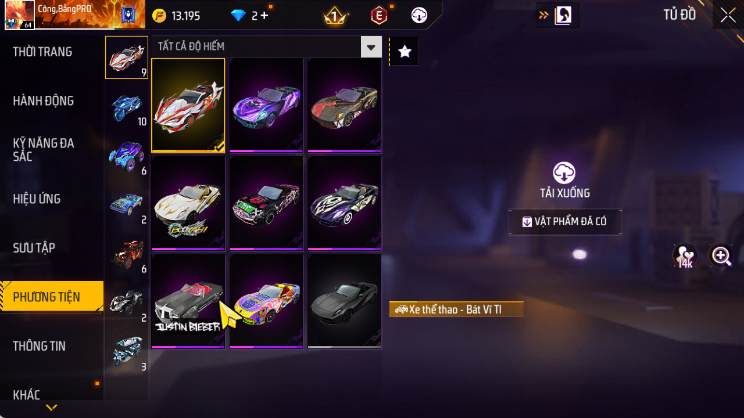This screenshot has height=418, width=744.
Task: Click the TẢI XUỐNG download cloud icon
Action: click(x=565, y=172)
